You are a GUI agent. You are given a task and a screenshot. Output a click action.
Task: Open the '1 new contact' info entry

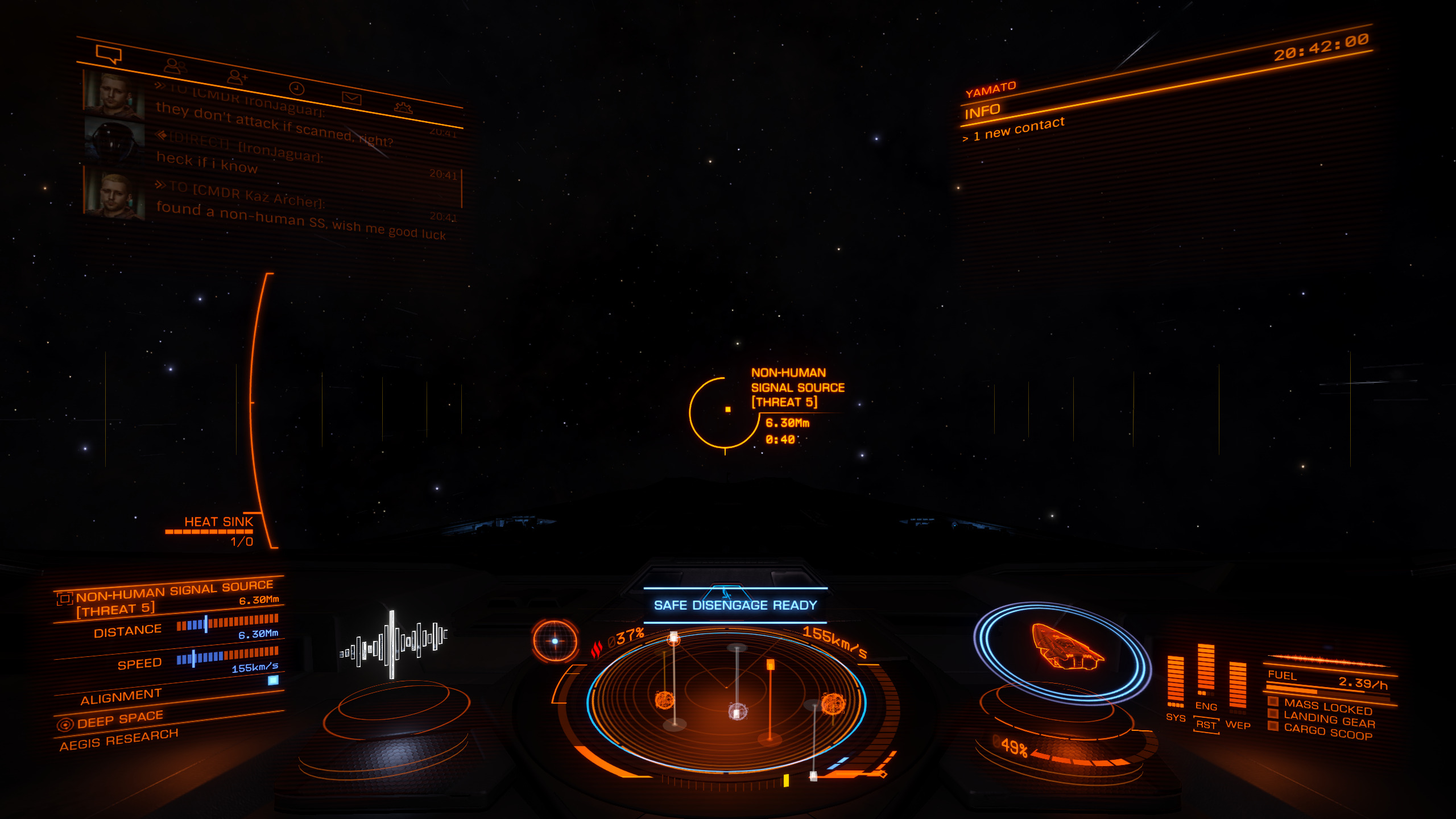1018,130
